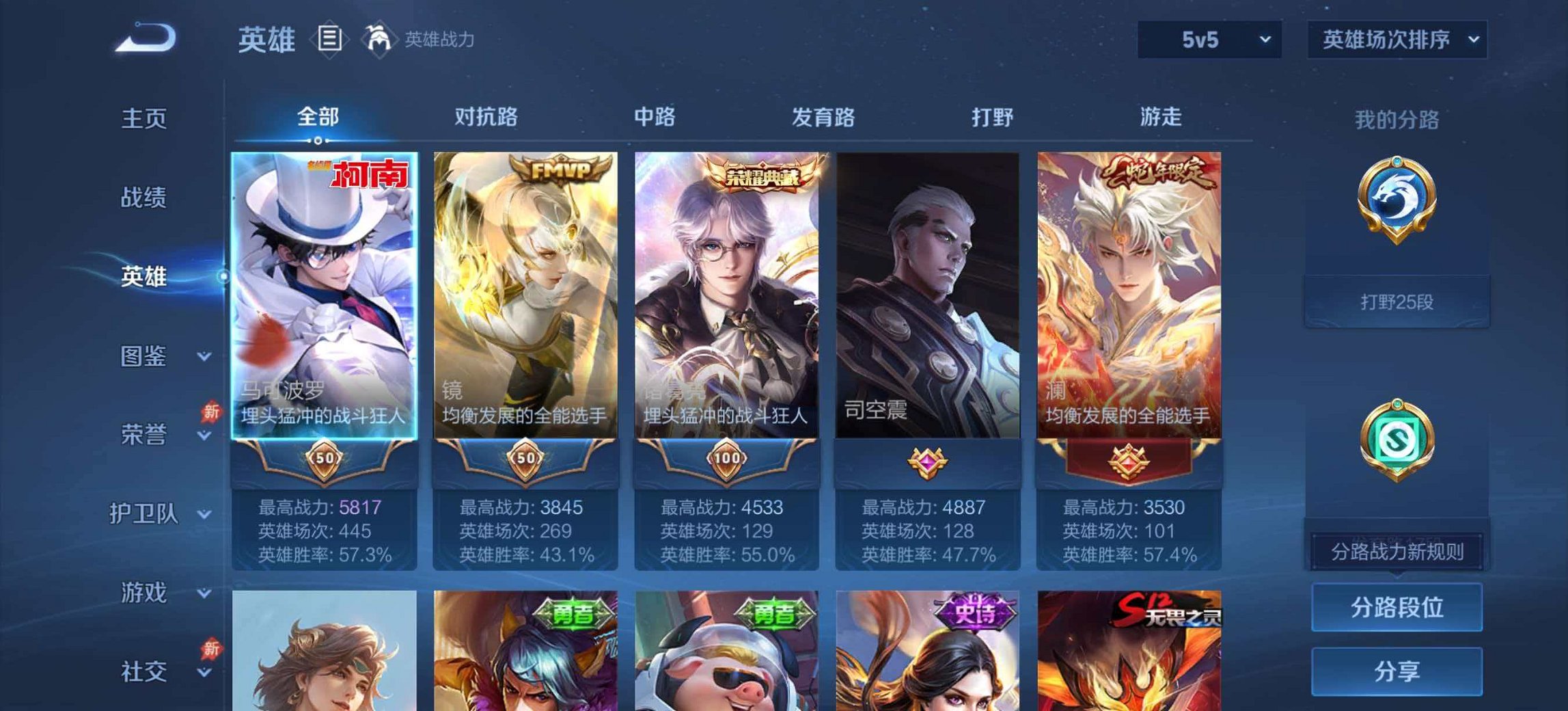Switch to the 发育路 tab
1568x711 pixels.
pos(823,116)
